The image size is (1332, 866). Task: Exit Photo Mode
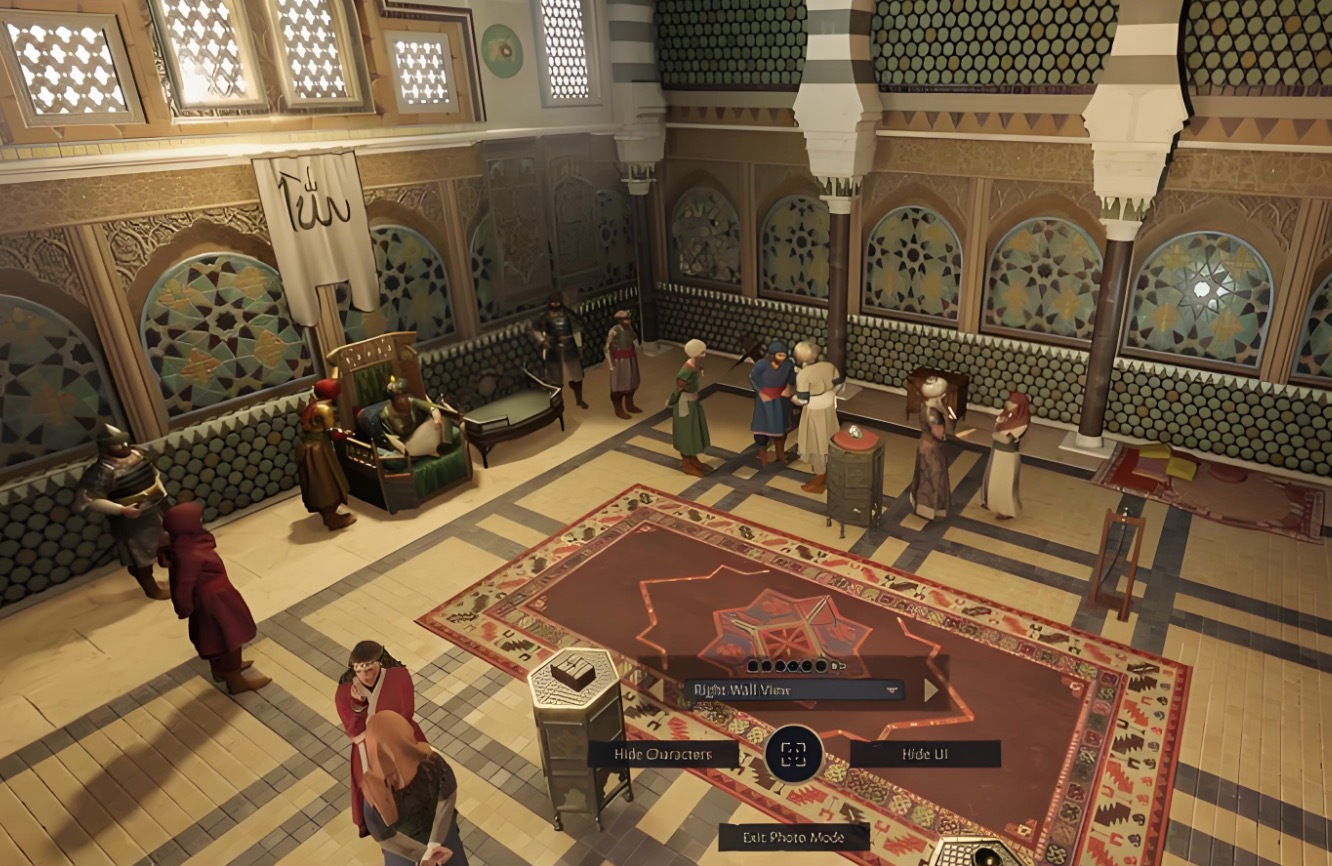tap(793, 837)
